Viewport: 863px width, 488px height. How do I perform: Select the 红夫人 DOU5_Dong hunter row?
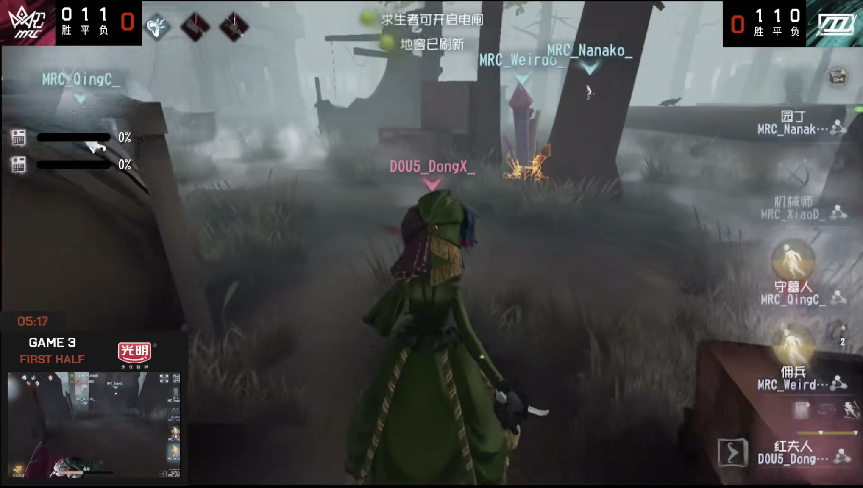794,451
